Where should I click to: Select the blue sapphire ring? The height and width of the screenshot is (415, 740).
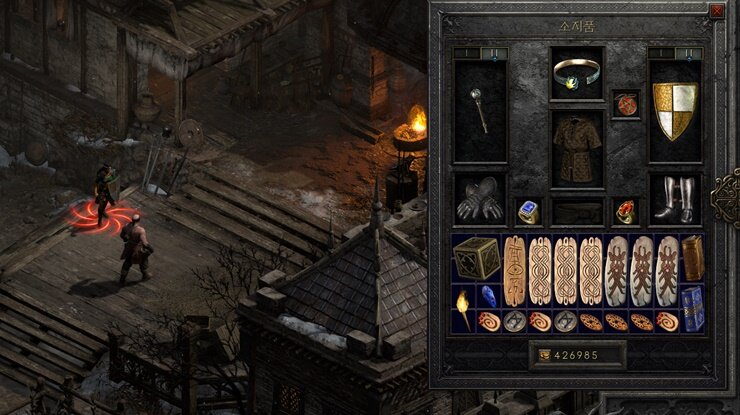528,211
